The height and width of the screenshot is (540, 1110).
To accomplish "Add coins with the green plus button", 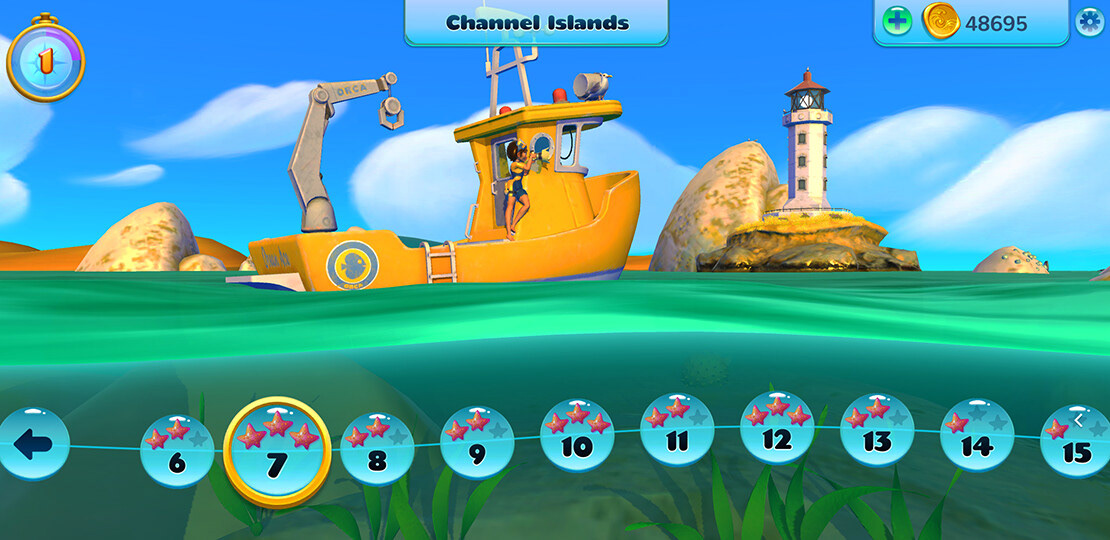I will click(897, 21).
